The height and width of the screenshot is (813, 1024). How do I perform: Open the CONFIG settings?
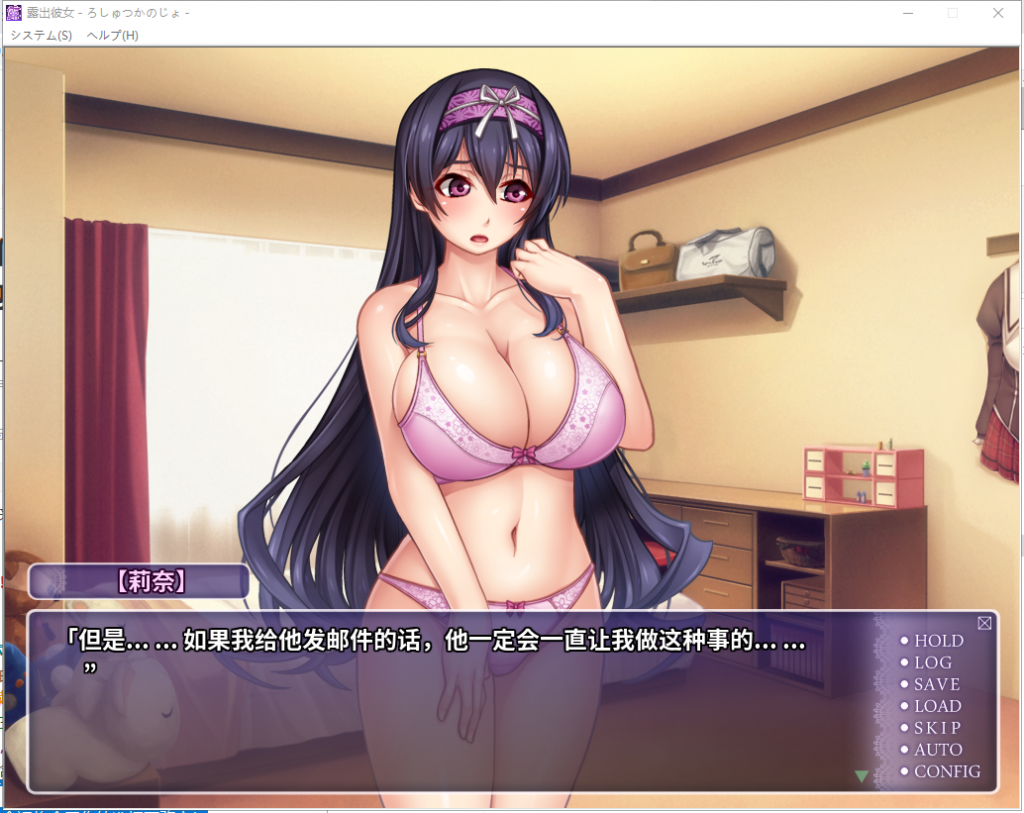tap(946, 772)
